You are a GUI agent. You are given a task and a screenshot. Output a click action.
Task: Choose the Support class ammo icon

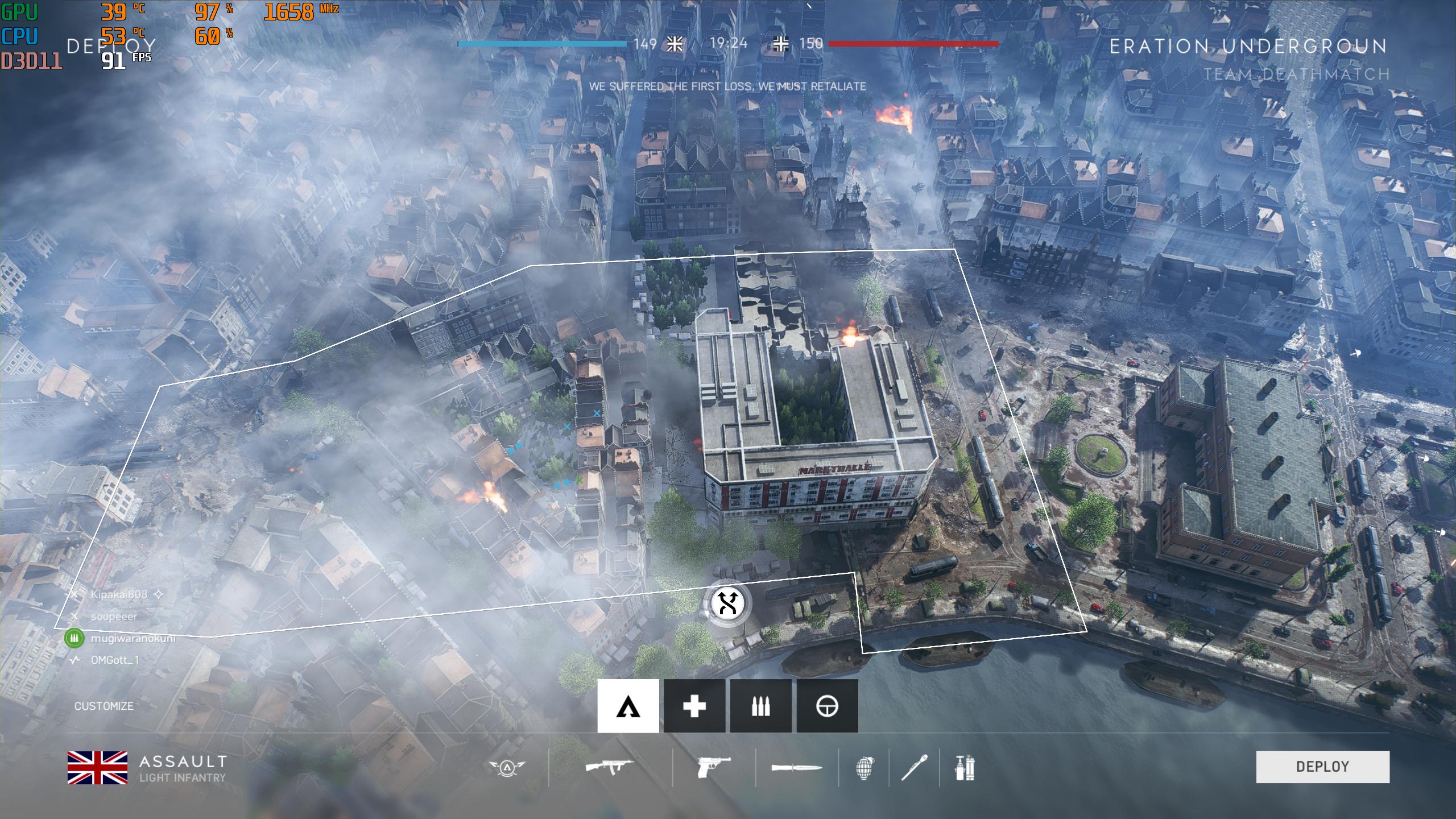[x=760, y=706]
